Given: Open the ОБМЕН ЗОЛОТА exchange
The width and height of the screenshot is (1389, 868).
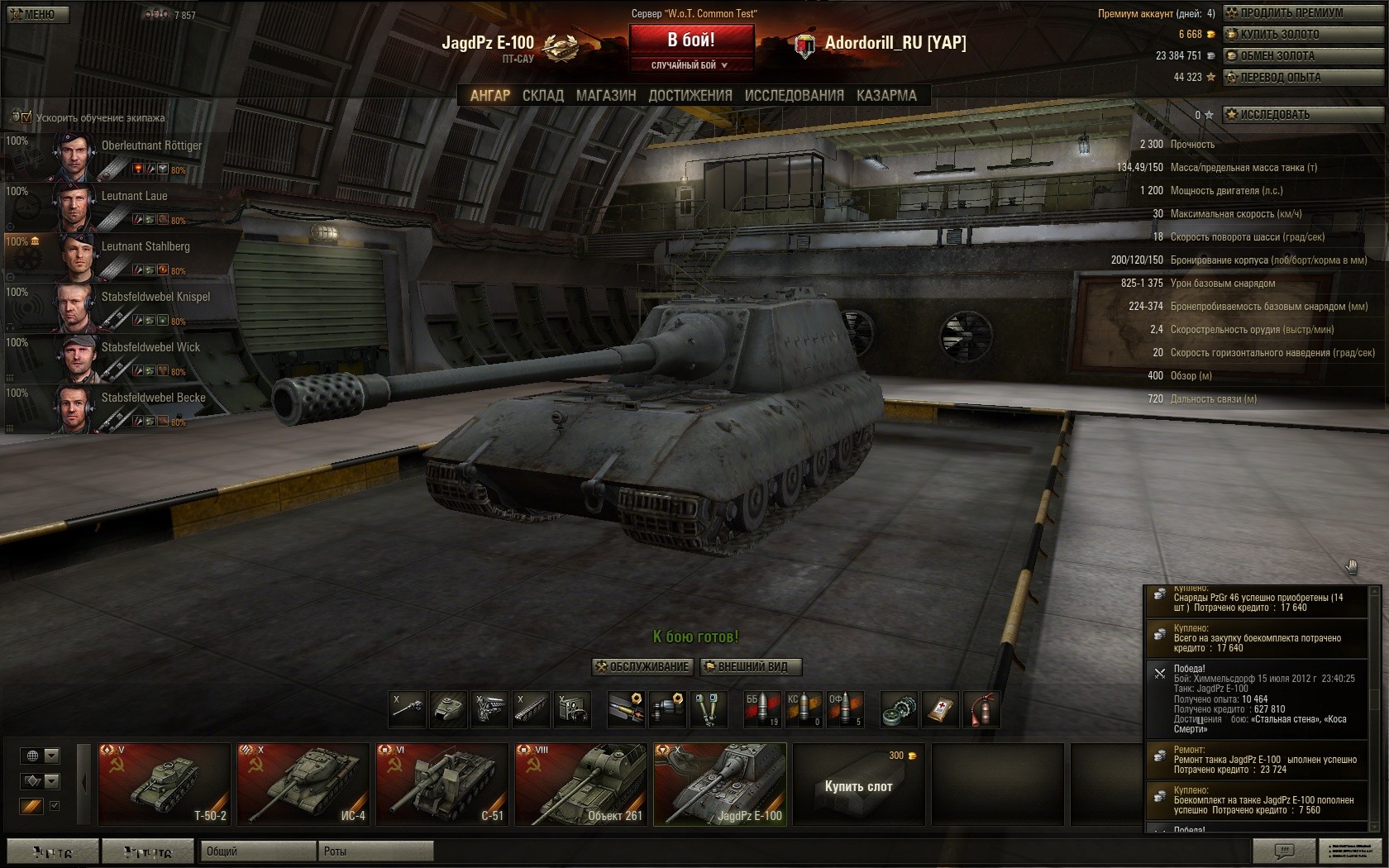Looking at the screenshot, I should 1302,56.
